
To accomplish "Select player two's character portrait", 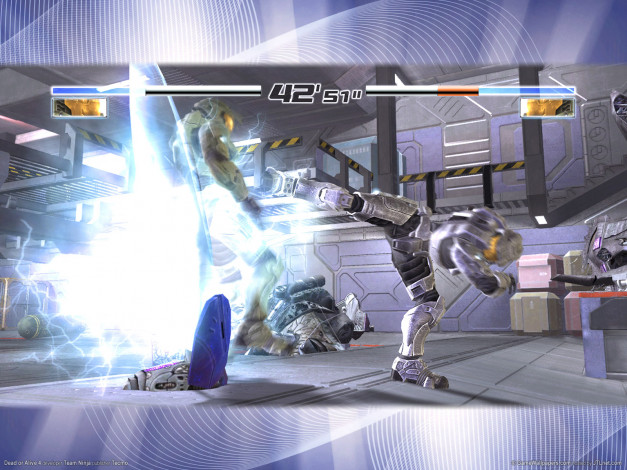I will pos(547,107).
